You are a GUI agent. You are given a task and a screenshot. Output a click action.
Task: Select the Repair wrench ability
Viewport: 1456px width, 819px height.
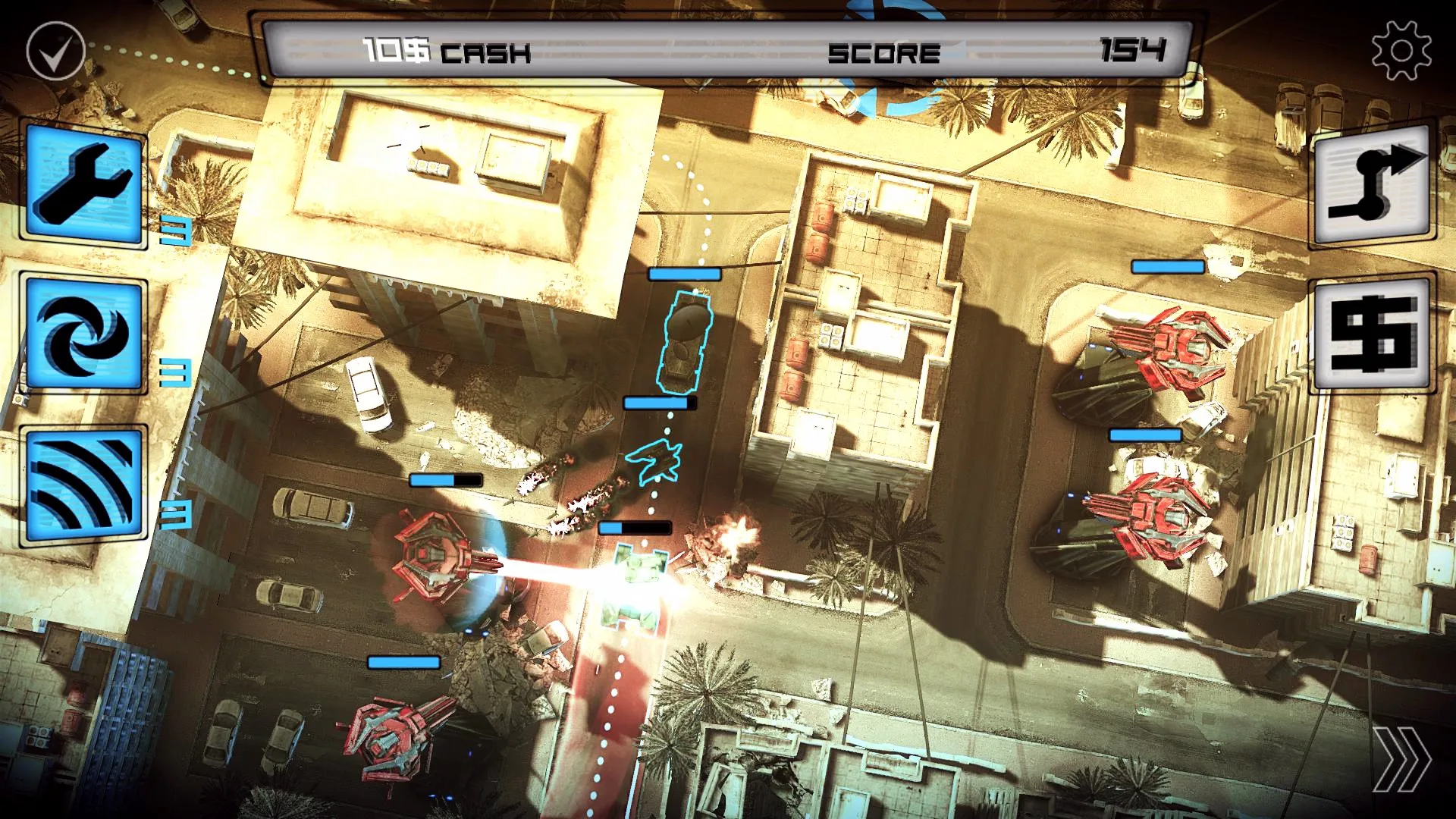coord(83,184)
